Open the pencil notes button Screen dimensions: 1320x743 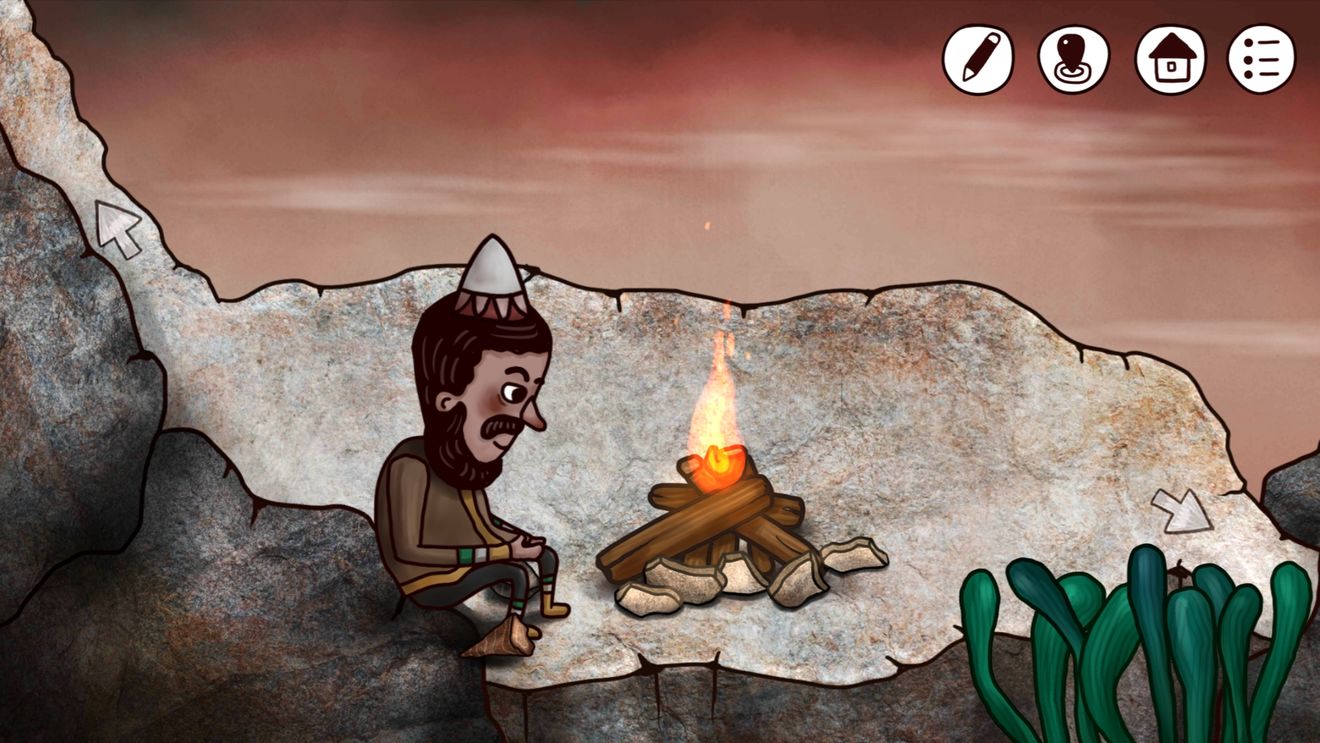point(977,58)
